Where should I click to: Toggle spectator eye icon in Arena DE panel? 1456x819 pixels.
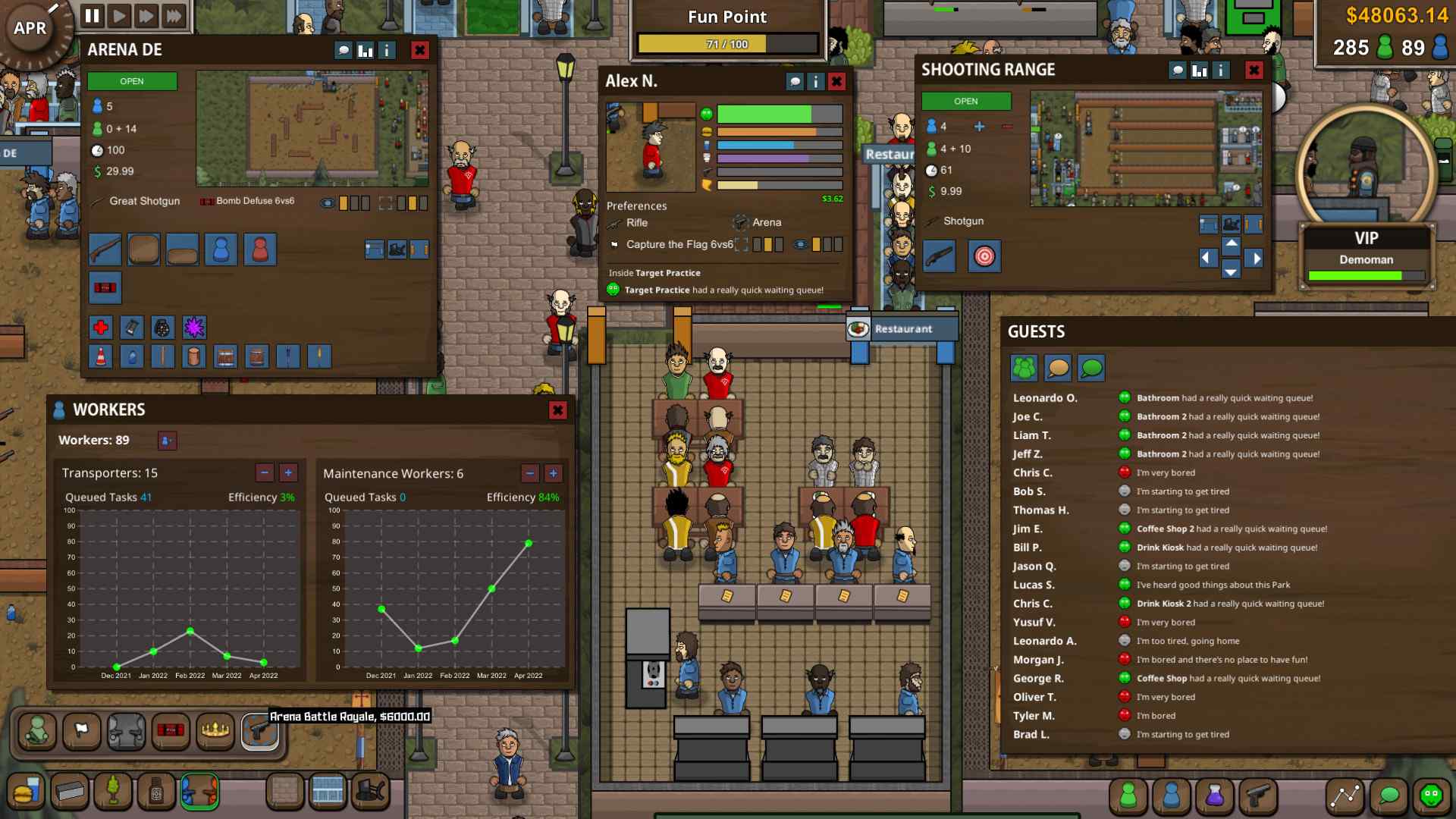[x=327, y=202]
